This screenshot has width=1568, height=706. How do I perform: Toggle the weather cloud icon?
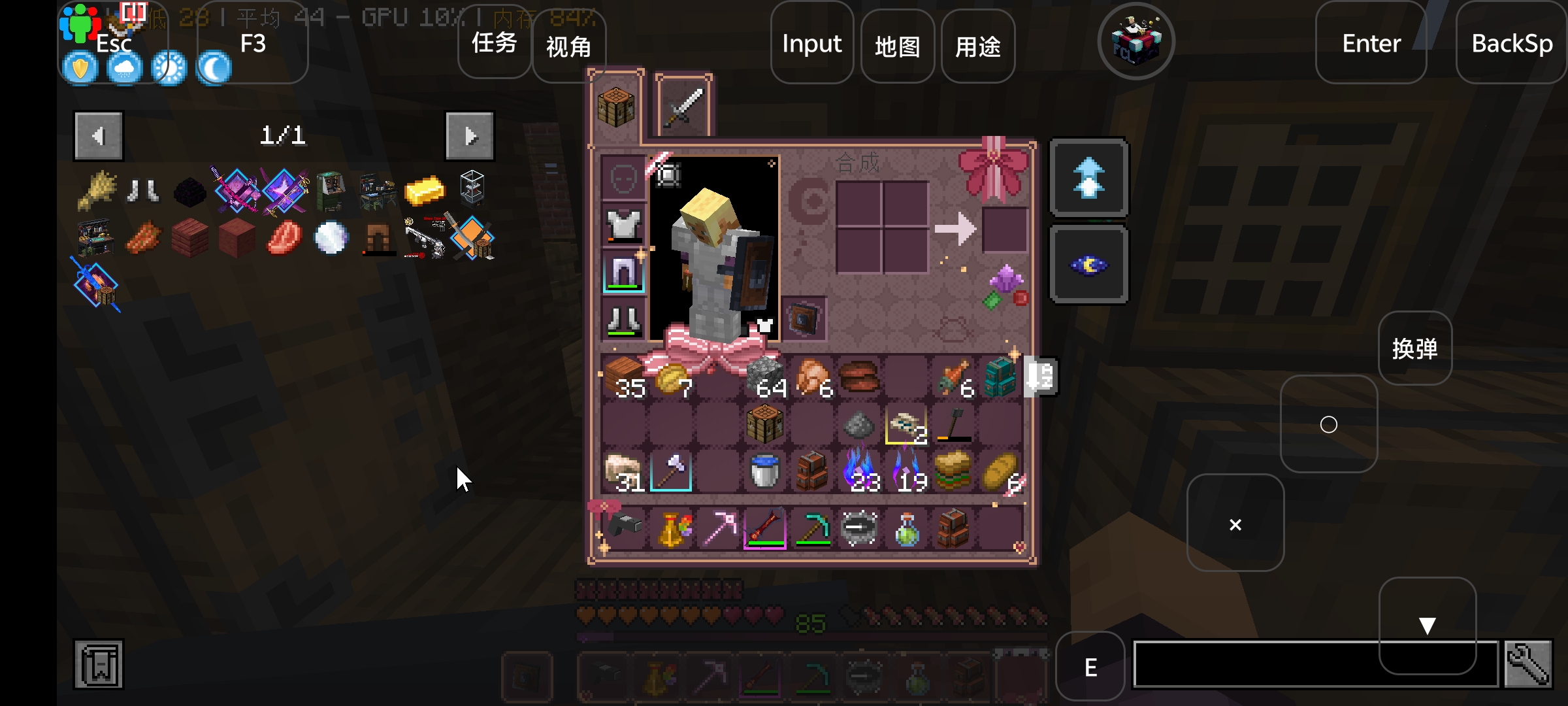tap(124, 67)
